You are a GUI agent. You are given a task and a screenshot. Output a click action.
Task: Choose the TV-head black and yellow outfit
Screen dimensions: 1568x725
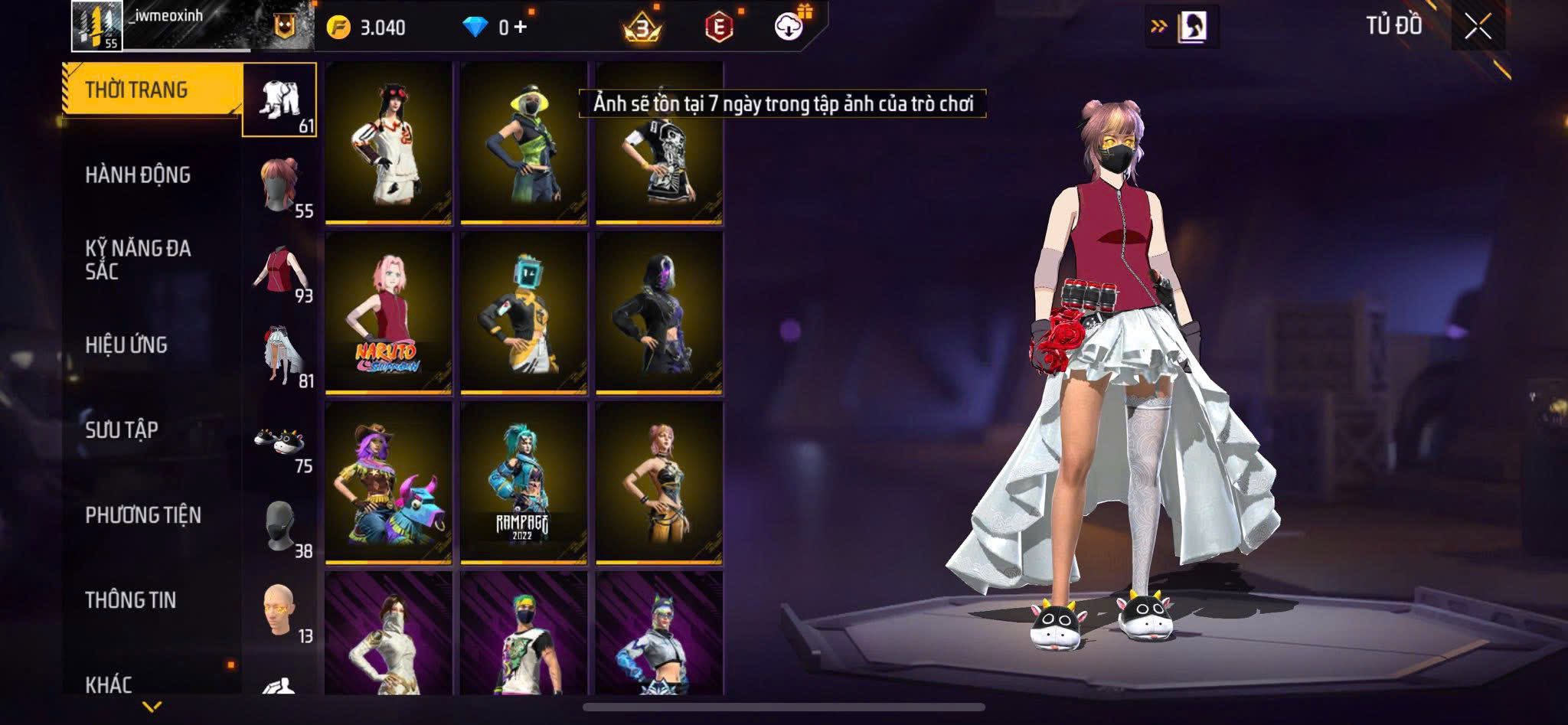pos(524,314)
